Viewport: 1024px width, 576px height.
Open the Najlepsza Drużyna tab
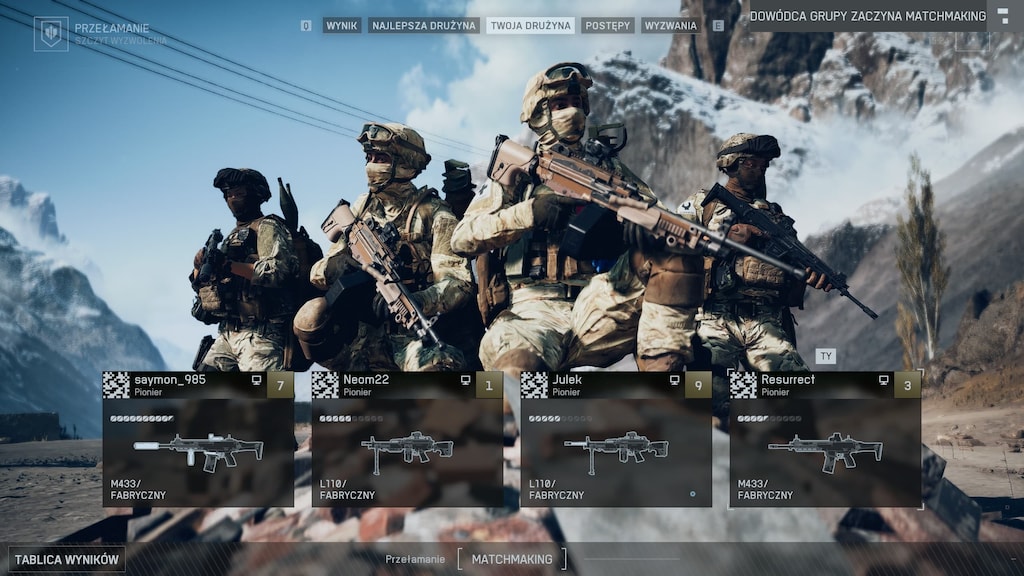click(x=424, y=25)
